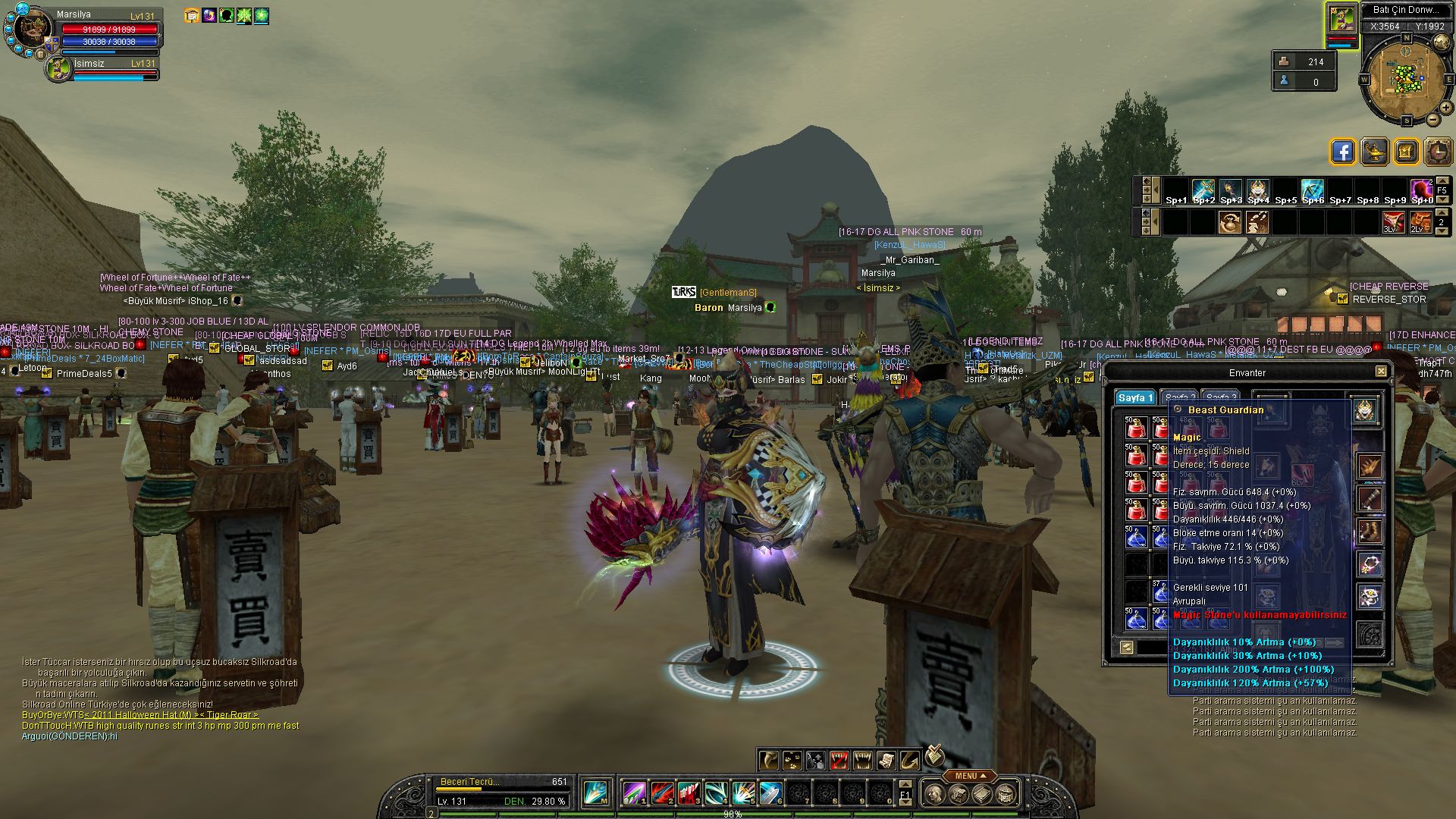Open the golden treasure chest button
1456x819 pixels.
(1405, 152)
